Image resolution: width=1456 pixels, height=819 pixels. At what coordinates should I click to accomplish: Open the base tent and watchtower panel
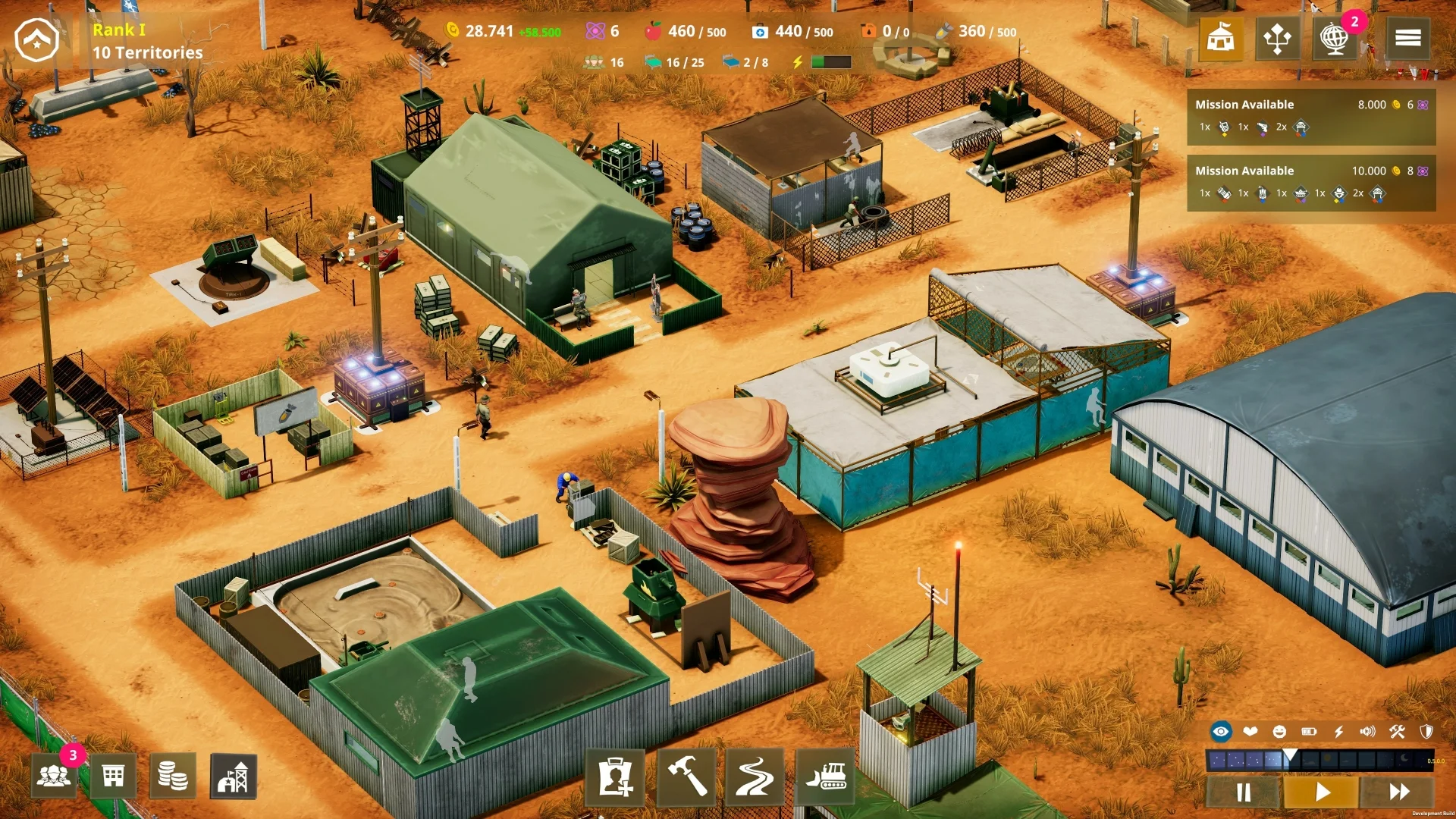tap(233, 776)
